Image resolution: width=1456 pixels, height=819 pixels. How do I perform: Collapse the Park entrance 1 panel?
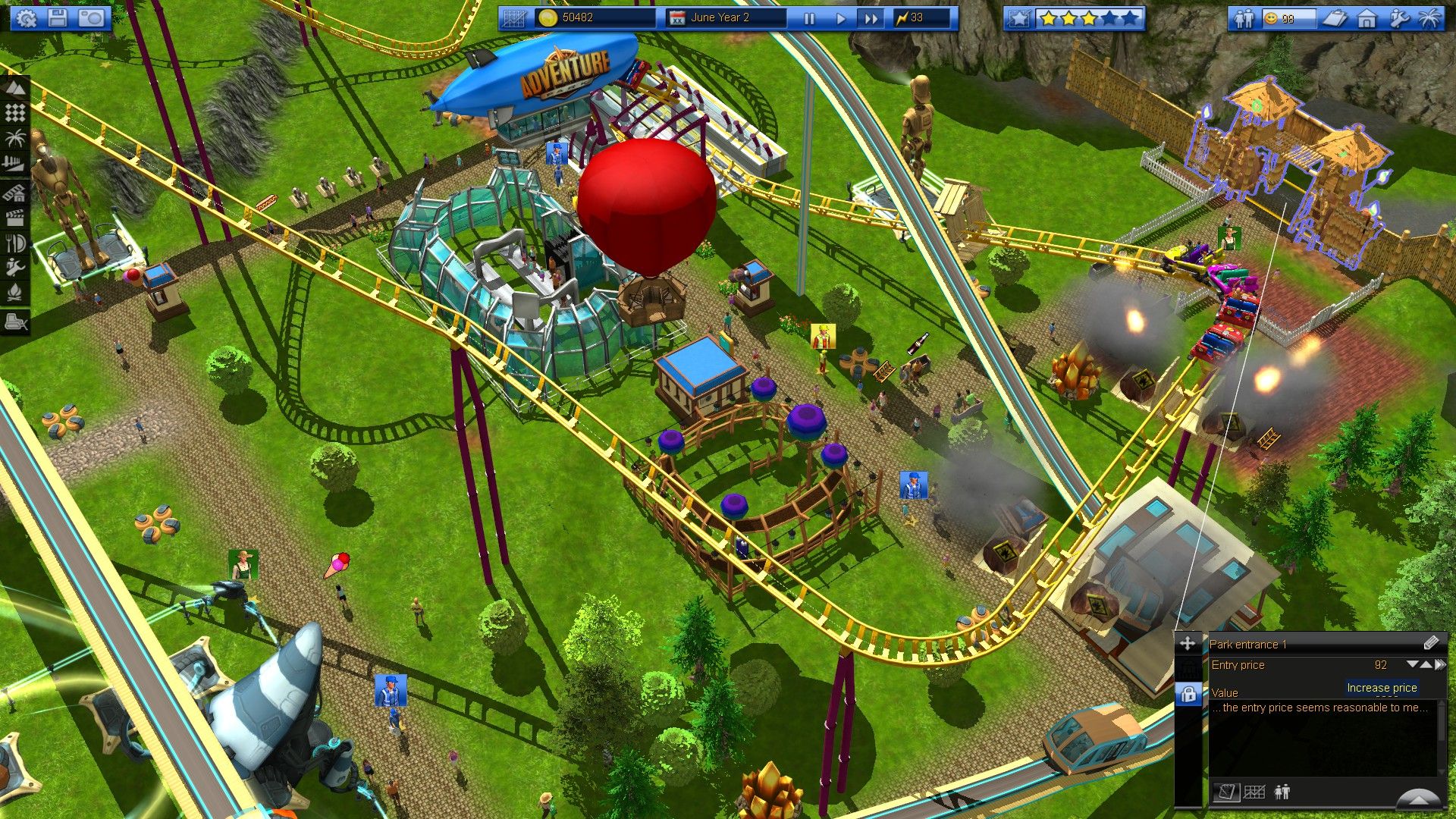pos(1420,799)
